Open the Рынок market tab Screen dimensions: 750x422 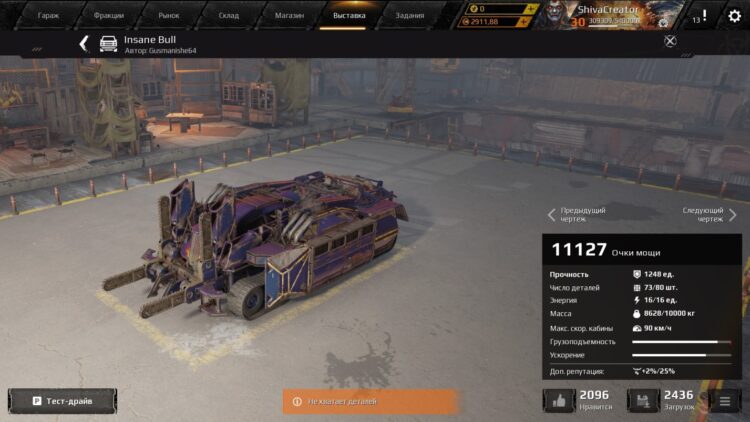(x=169, y=15)
